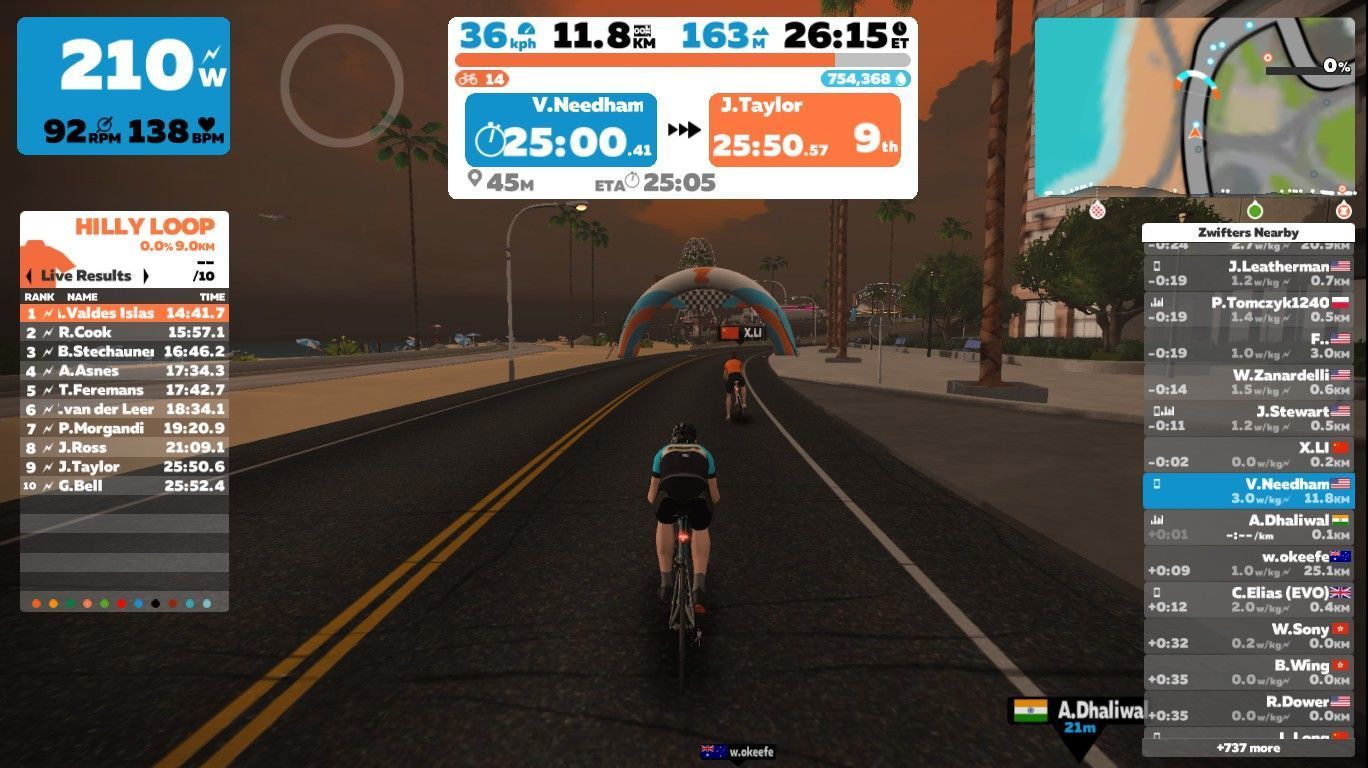
Task: Pick B.Wing from the nearby riders list
Action: click(1248, 672)
